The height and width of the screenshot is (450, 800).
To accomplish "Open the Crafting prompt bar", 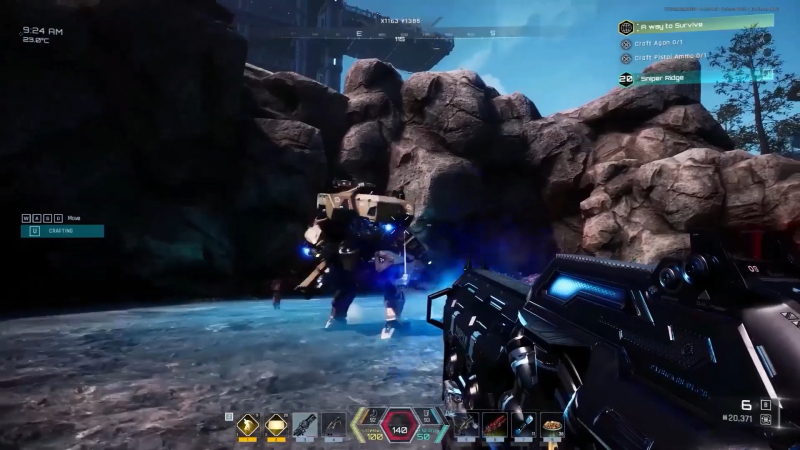I will point(62,231).
